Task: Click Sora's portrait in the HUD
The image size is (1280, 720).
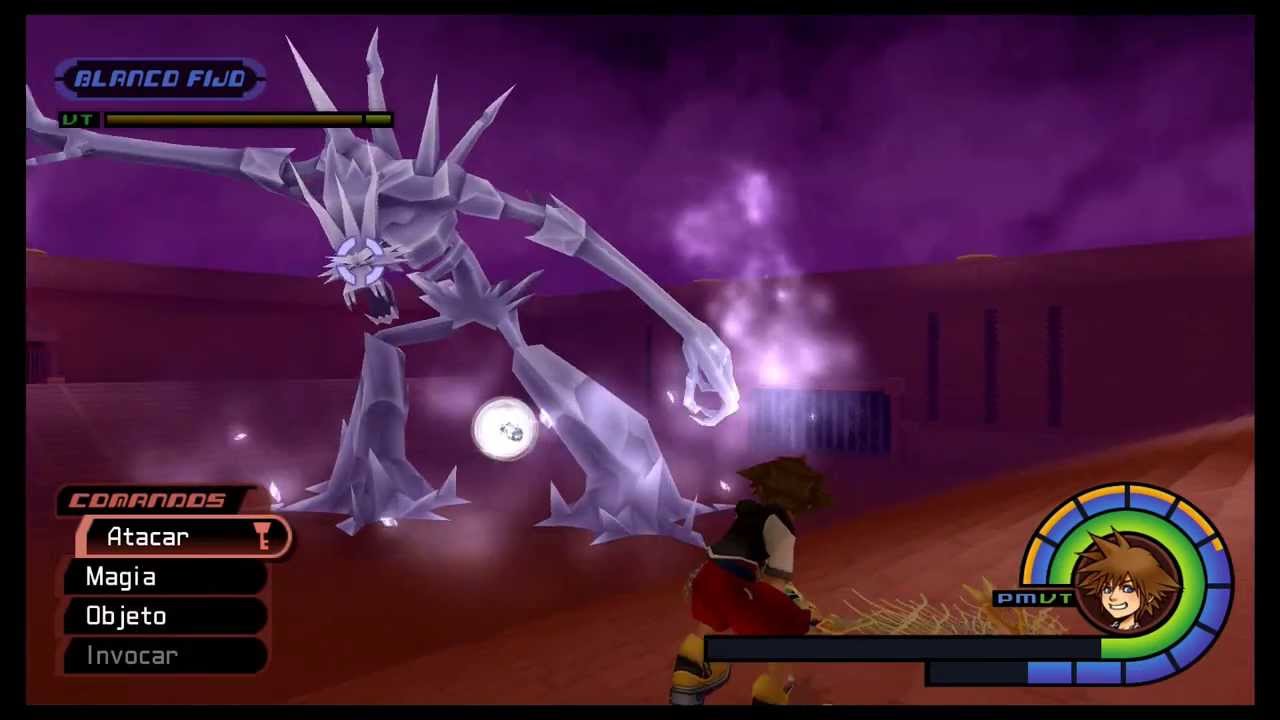Action: click(1128, 579)
